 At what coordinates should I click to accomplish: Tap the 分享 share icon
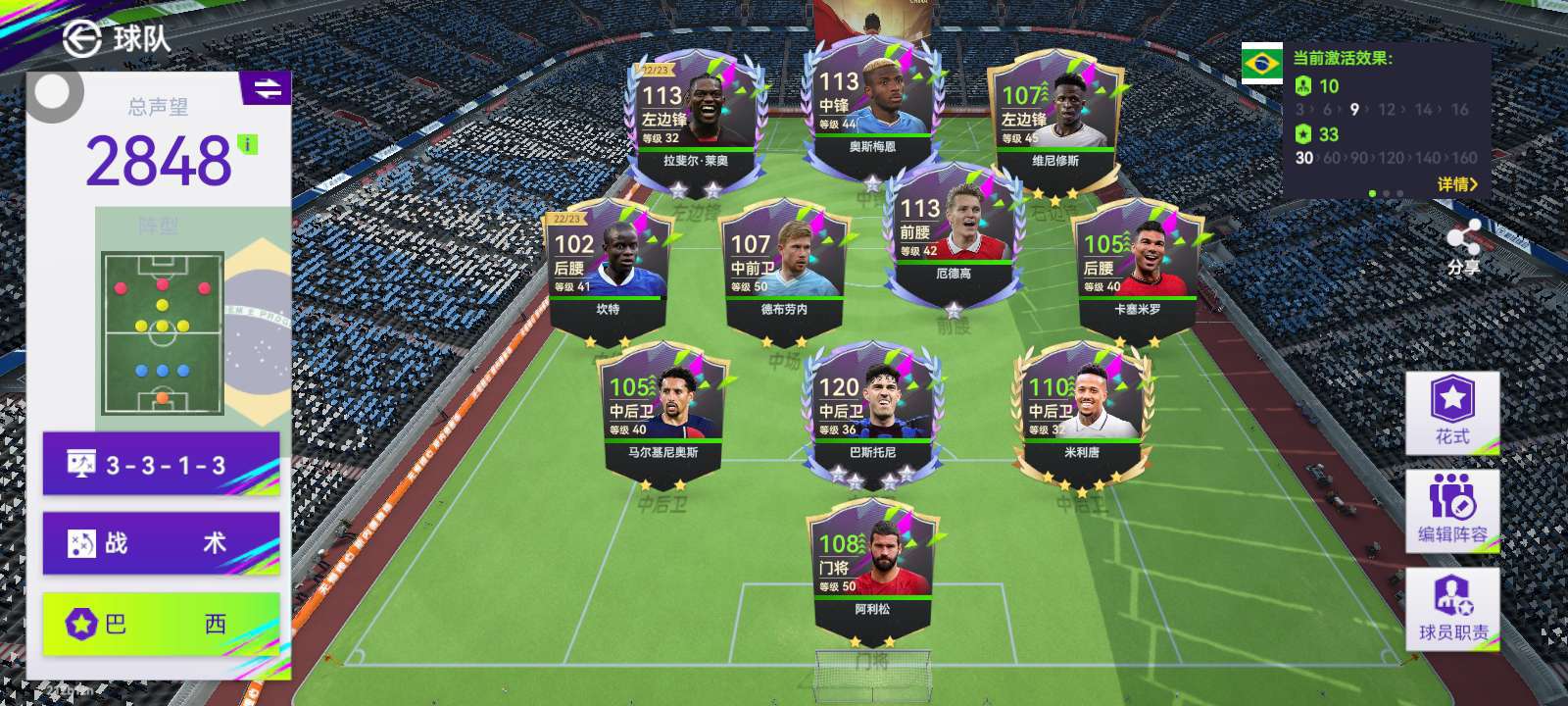1463,246
